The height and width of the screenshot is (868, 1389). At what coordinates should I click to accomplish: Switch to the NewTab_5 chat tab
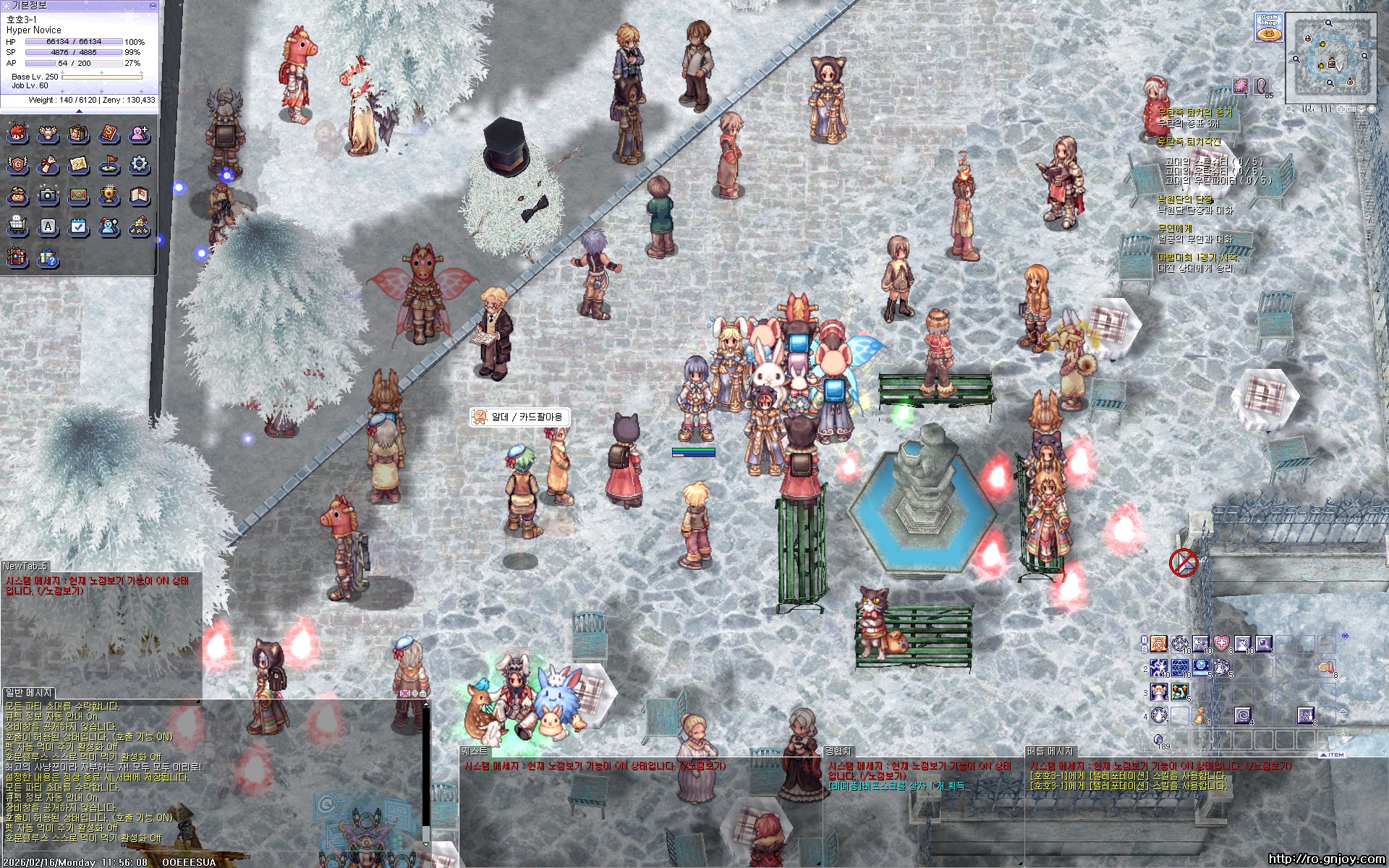click(25, 566)
